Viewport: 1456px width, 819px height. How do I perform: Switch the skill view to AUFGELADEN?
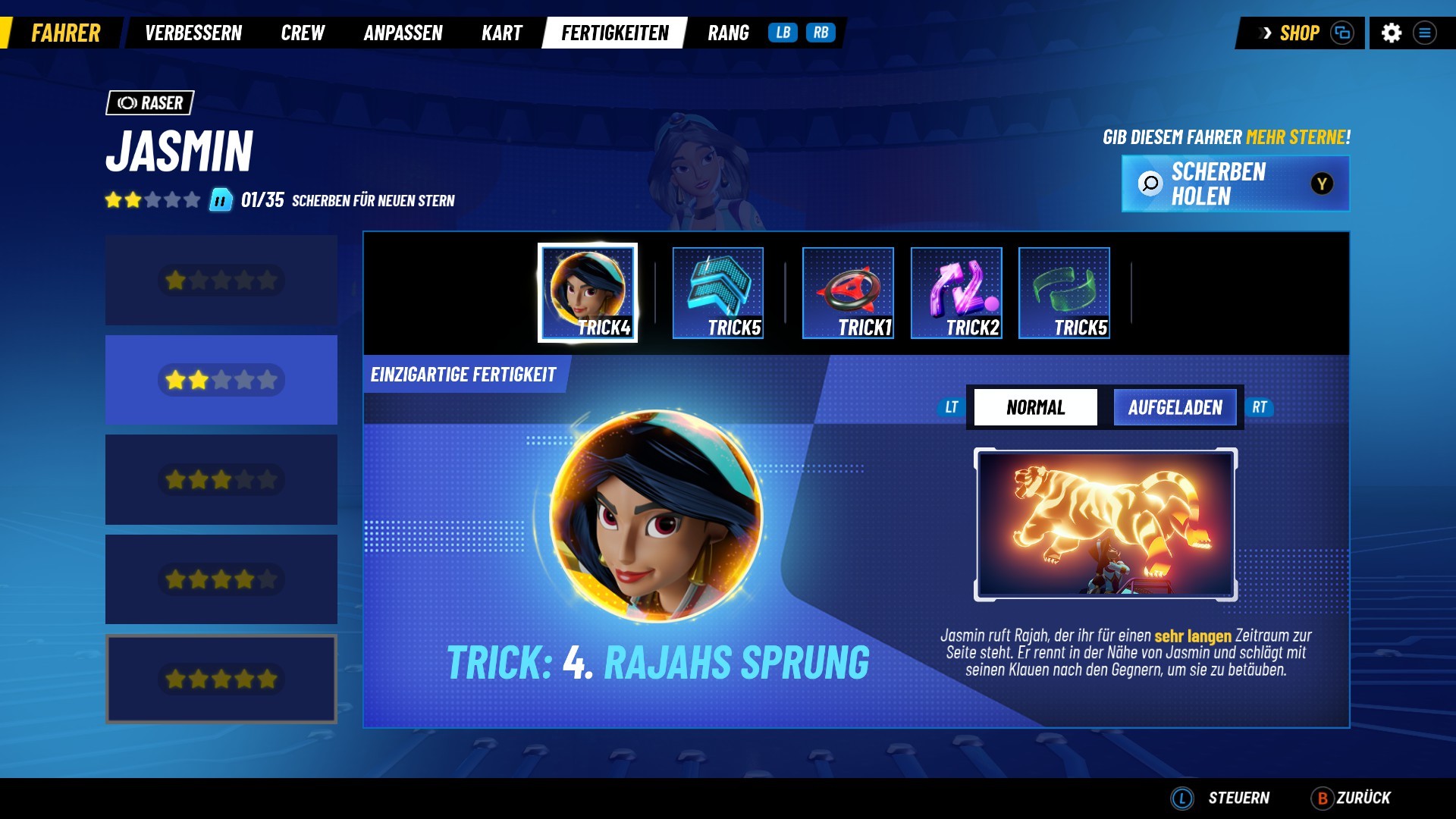tap(1175, 407)
